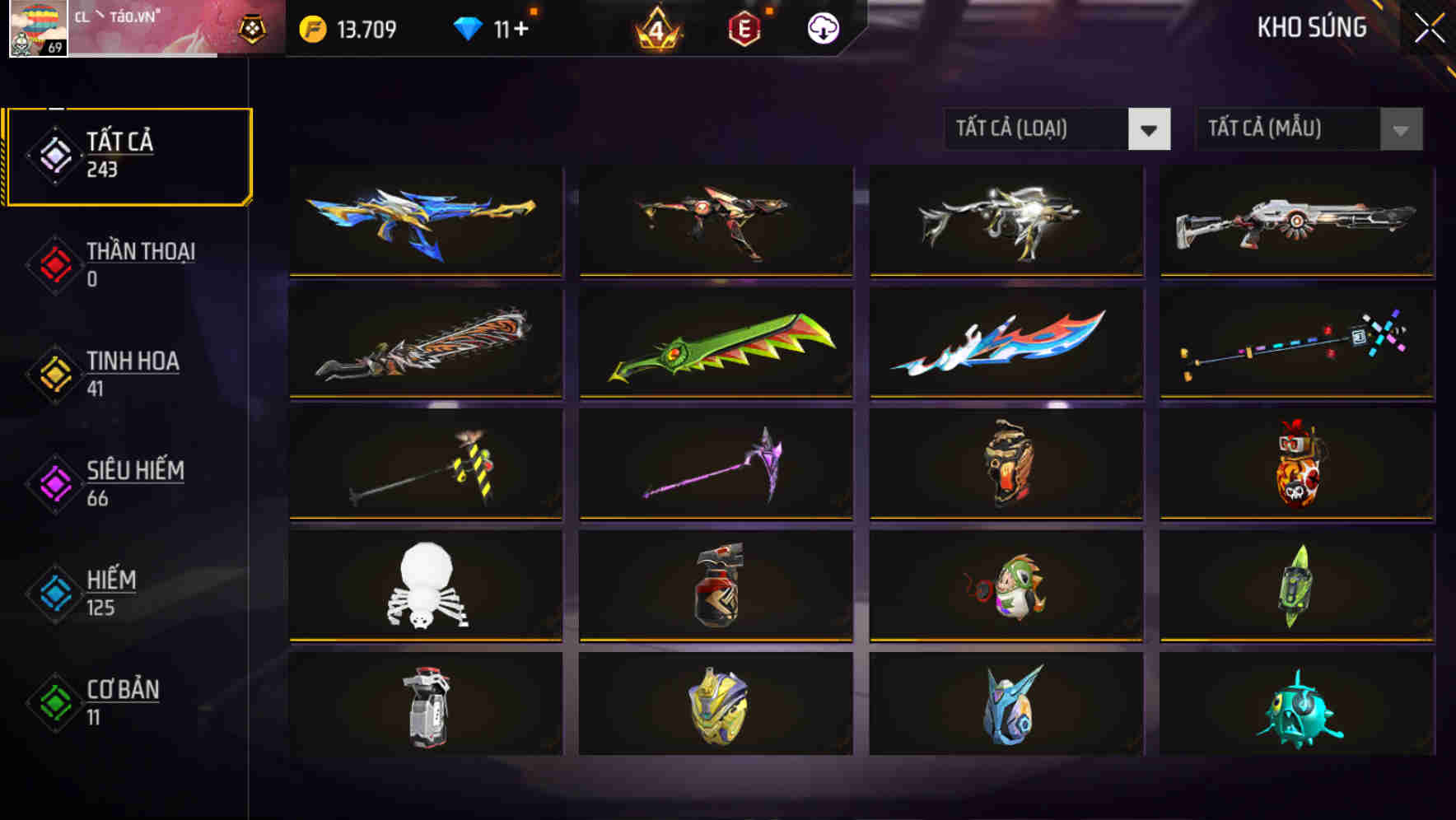The width and height of the screenshot is (1456, 820).
Task: Click the diamond currency icon
Action: click(x=469, y=27)
